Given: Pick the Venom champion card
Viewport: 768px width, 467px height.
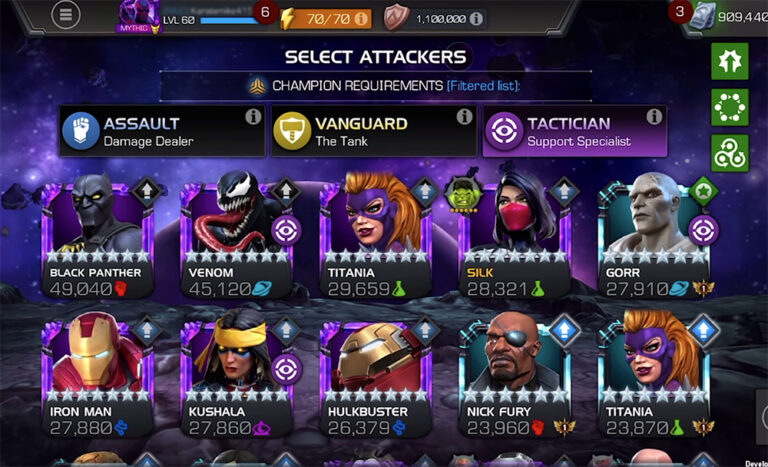Looking at the screenshot, I should [x=236, y=235].
